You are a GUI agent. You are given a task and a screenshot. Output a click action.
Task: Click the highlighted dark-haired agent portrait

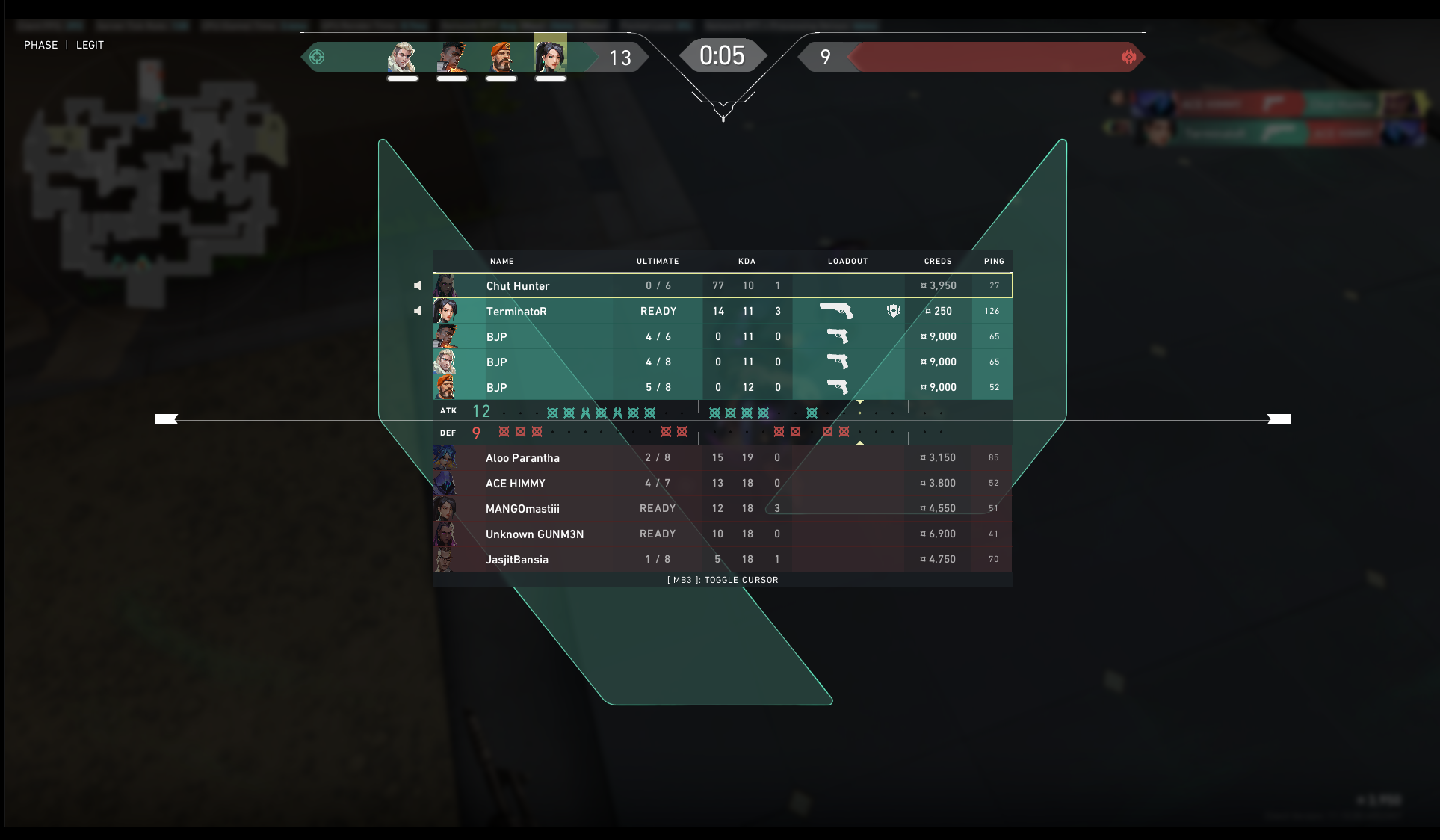click(x=551, y=55)
